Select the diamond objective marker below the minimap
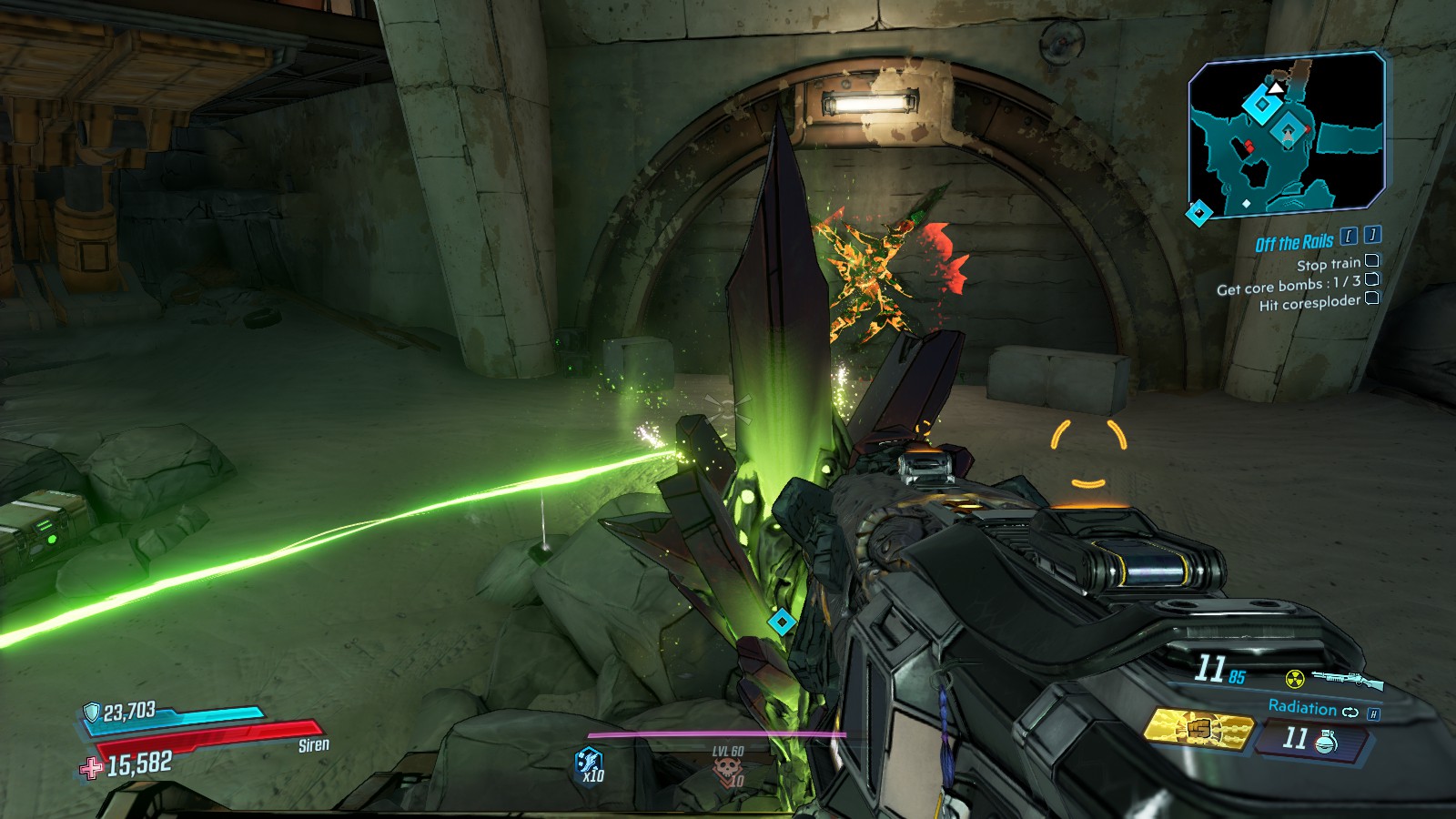The height and width of the screenshot is (819, 1456). click(1199, 214)
